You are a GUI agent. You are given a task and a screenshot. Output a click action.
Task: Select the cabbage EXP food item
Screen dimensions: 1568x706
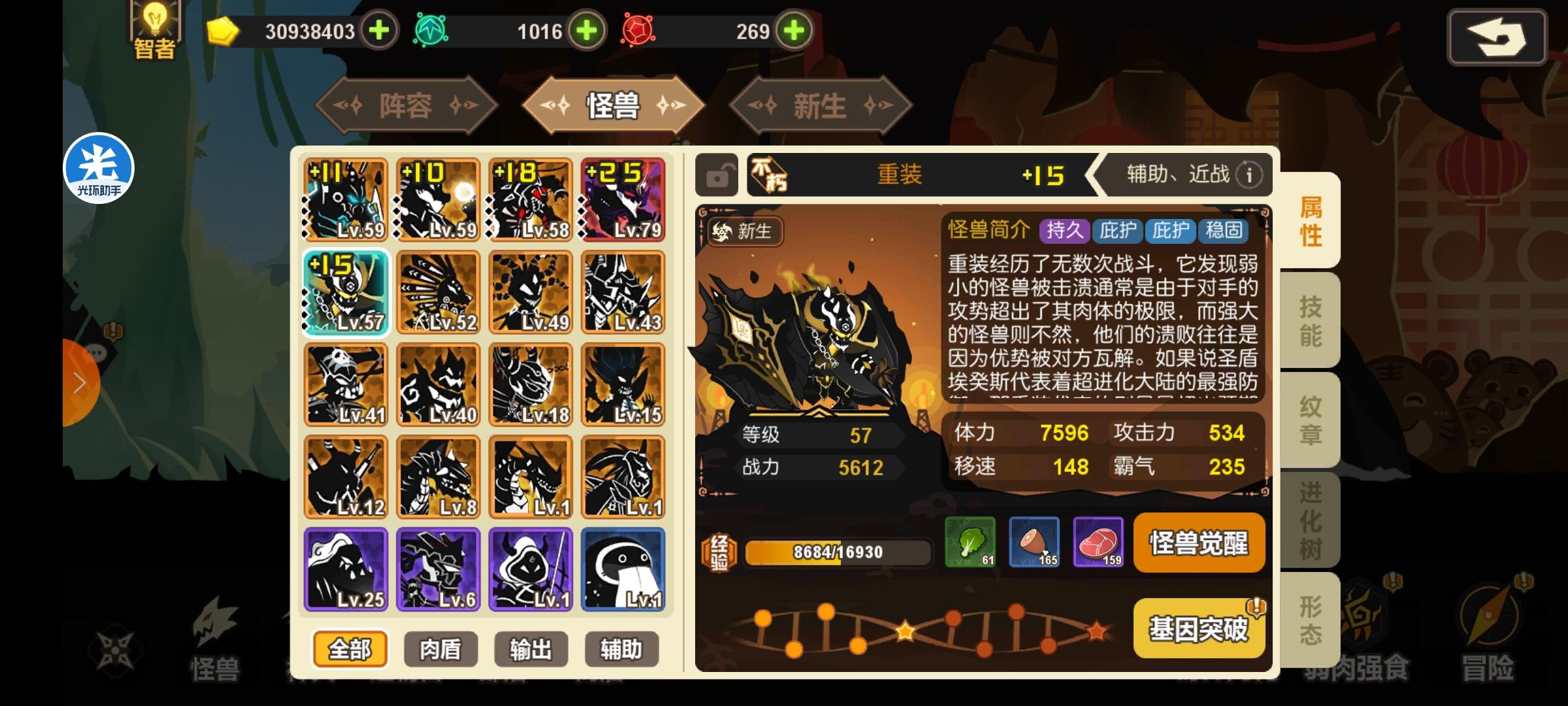(x=968, y=543)
